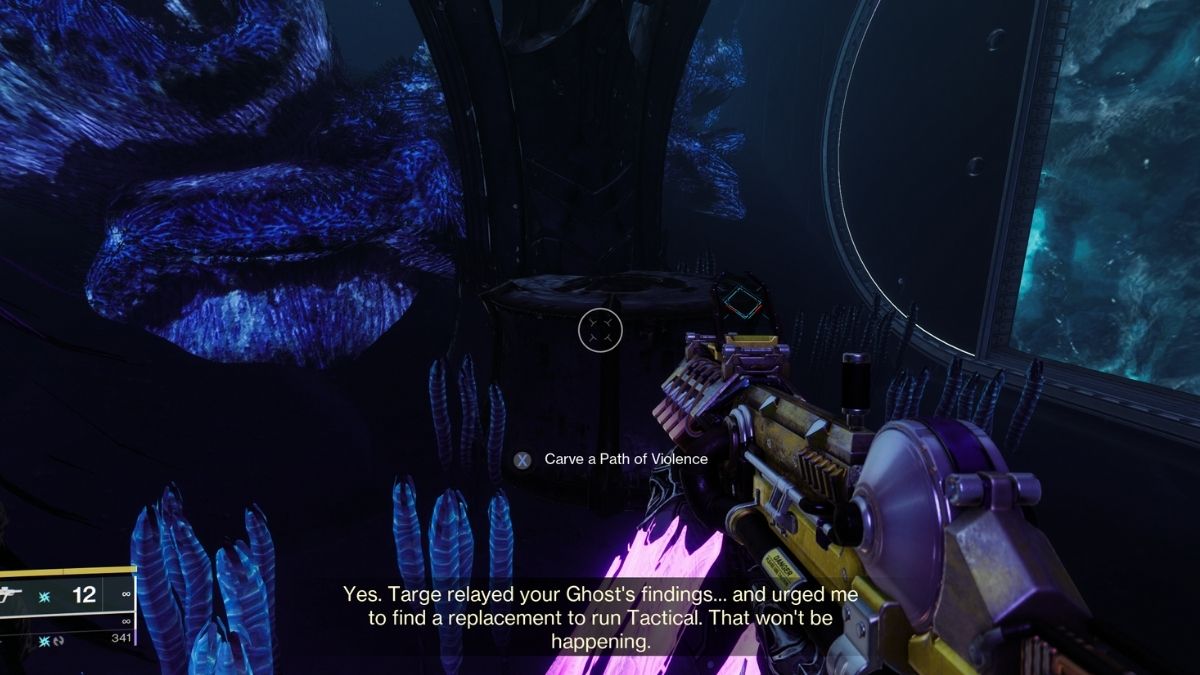Choose the "Carve a Path of Violence" interaction
The width and height of the screenshot is (1200, 675).
[x=611, y=459]
